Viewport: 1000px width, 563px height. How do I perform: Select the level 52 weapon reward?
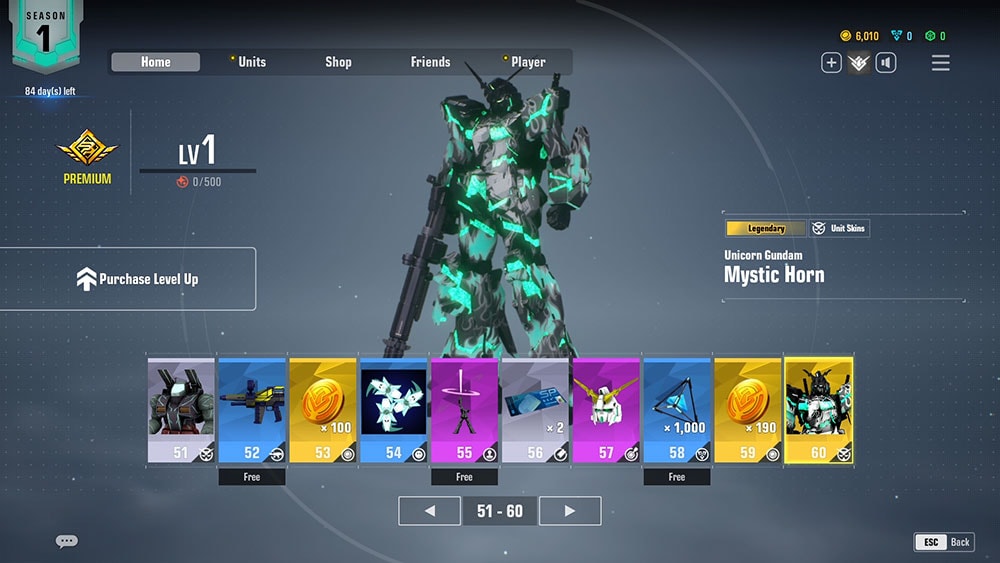(252, 410)
